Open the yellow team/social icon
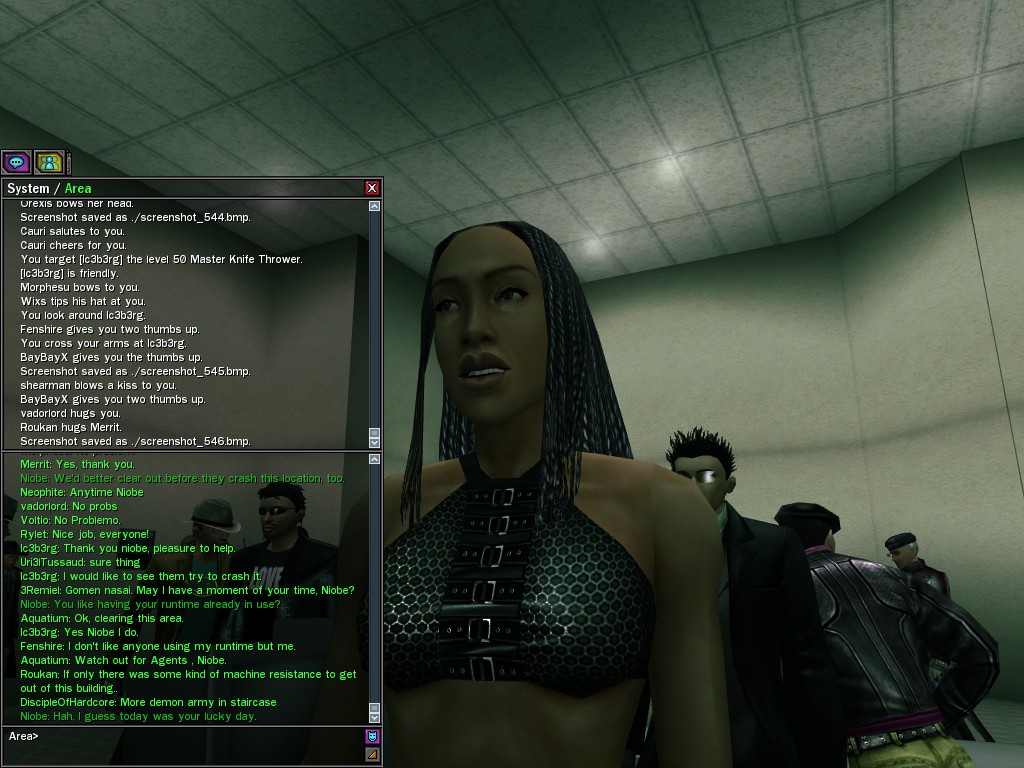The image size is (1024, 768). point(49,161)
